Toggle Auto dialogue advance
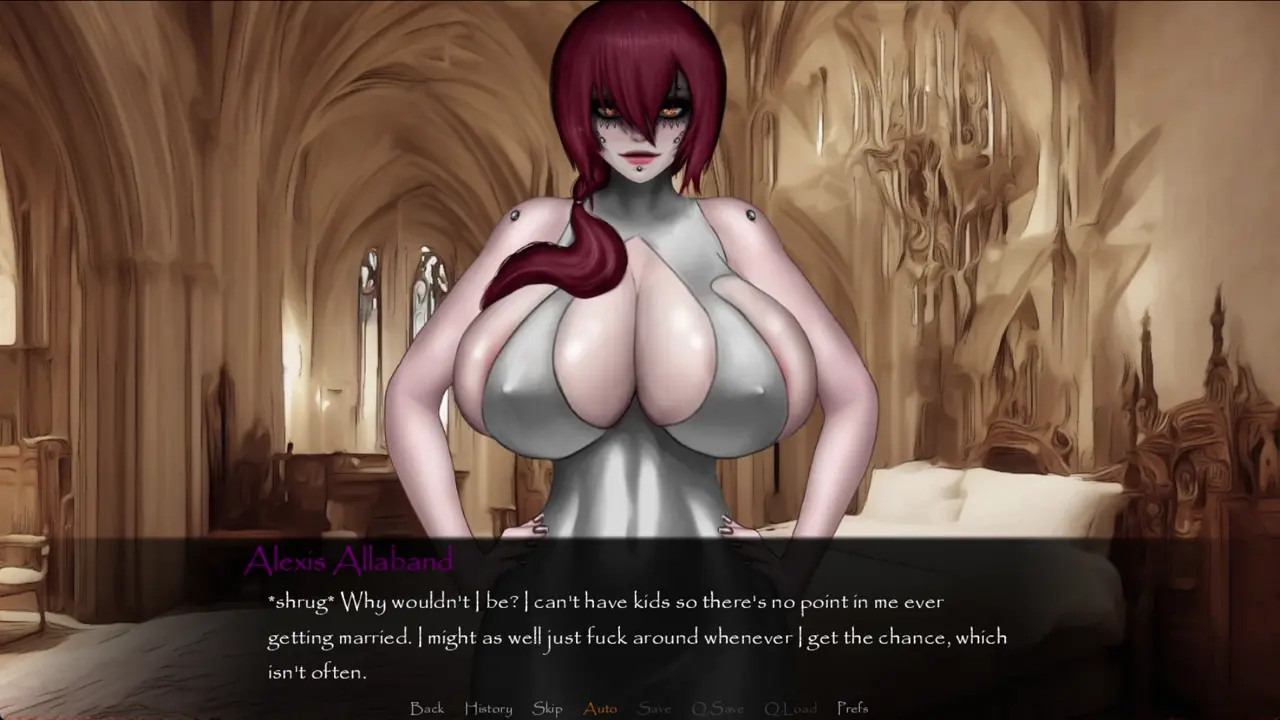This screenshot has width=1280, height=720. pyautogui.click(x=600, y=708)
